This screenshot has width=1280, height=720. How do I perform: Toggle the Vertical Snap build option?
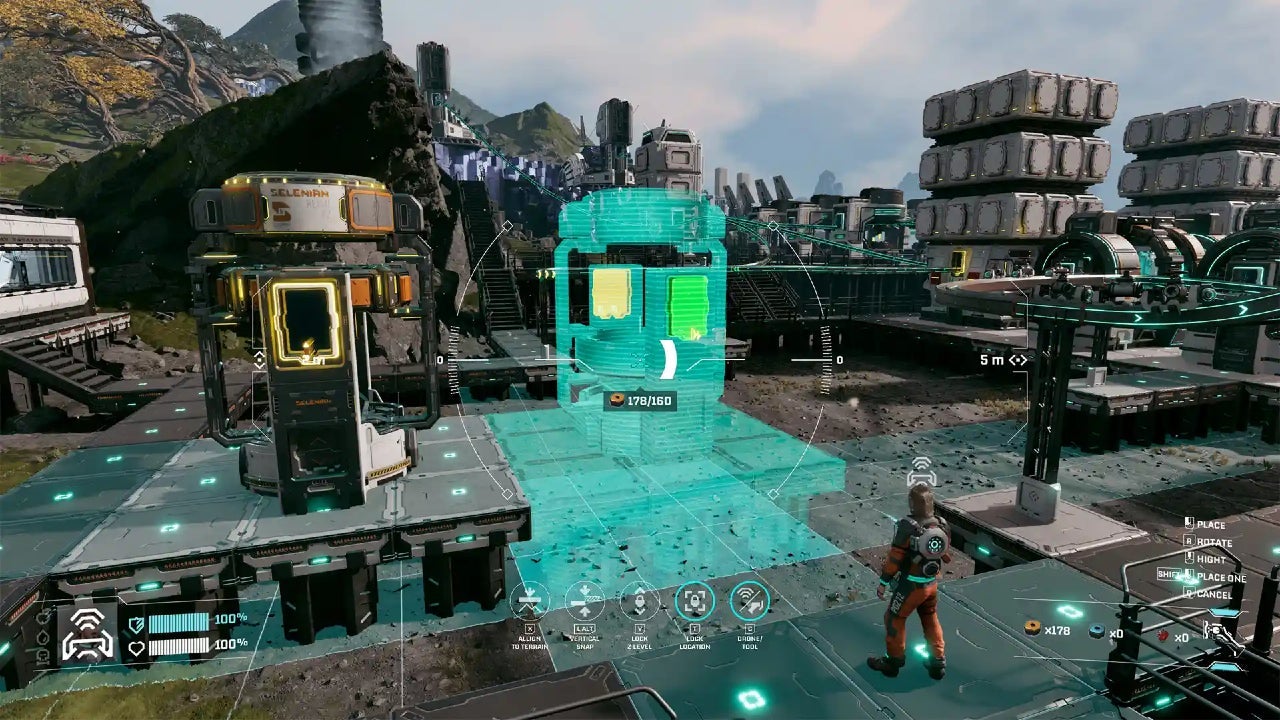pyautogui.click(x=584, y=601)
